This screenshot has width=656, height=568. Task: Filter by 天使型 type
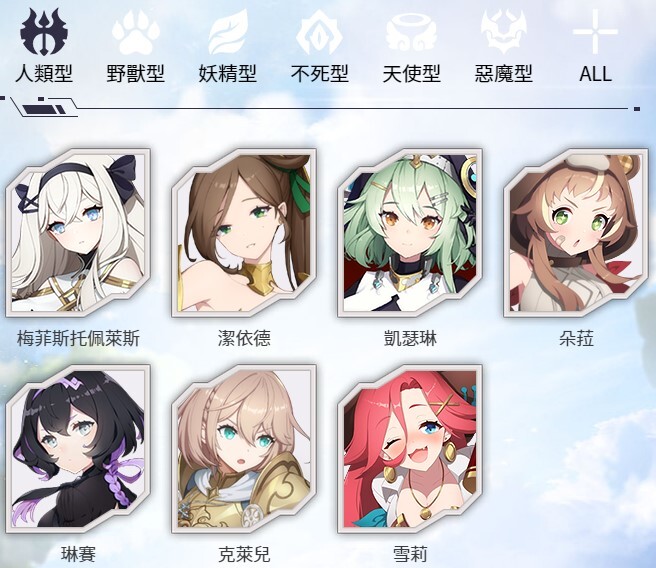coord(411,45)
